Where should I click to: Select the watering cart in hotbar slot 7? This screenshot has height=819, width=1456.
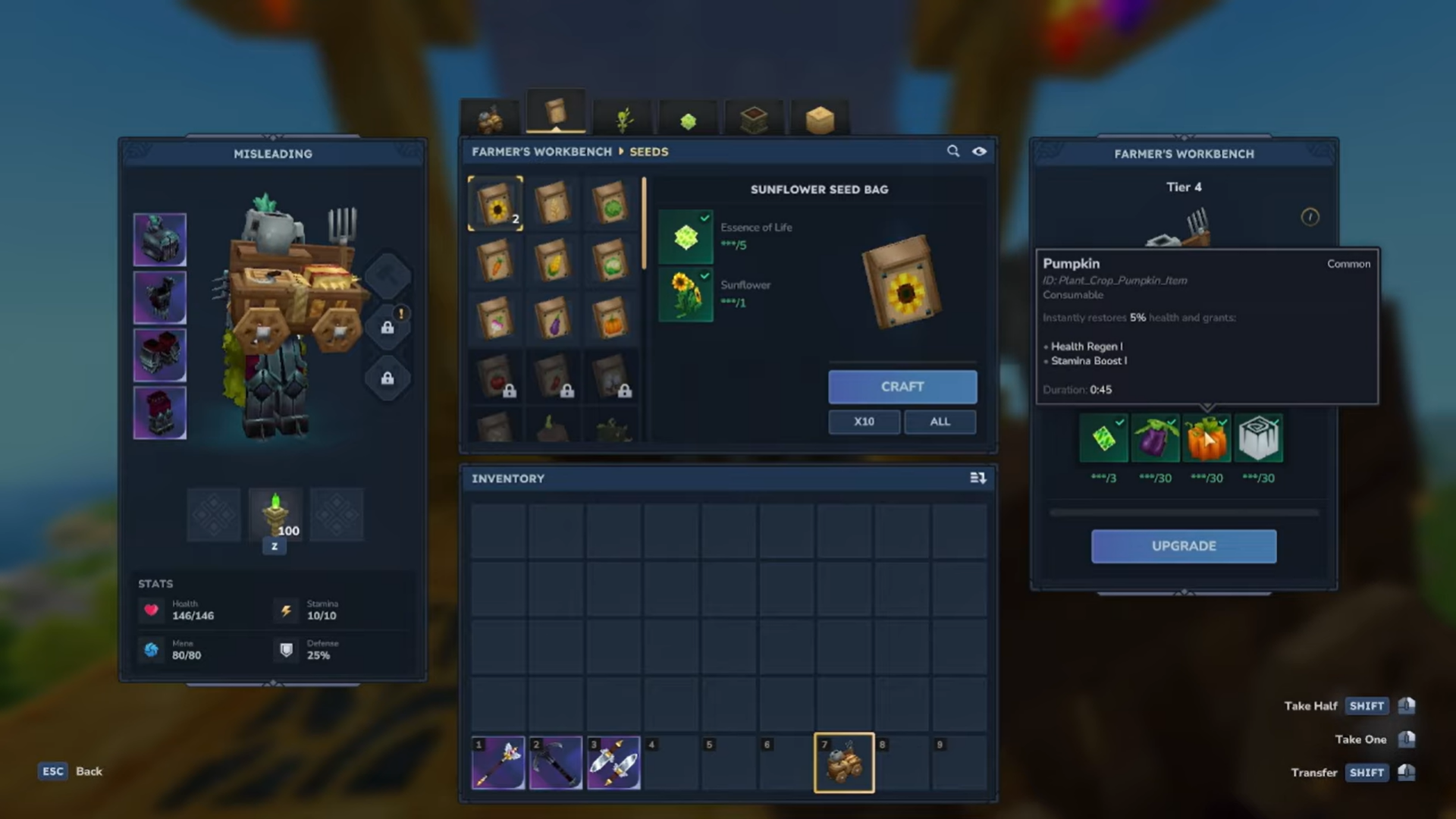coord(843,762)
